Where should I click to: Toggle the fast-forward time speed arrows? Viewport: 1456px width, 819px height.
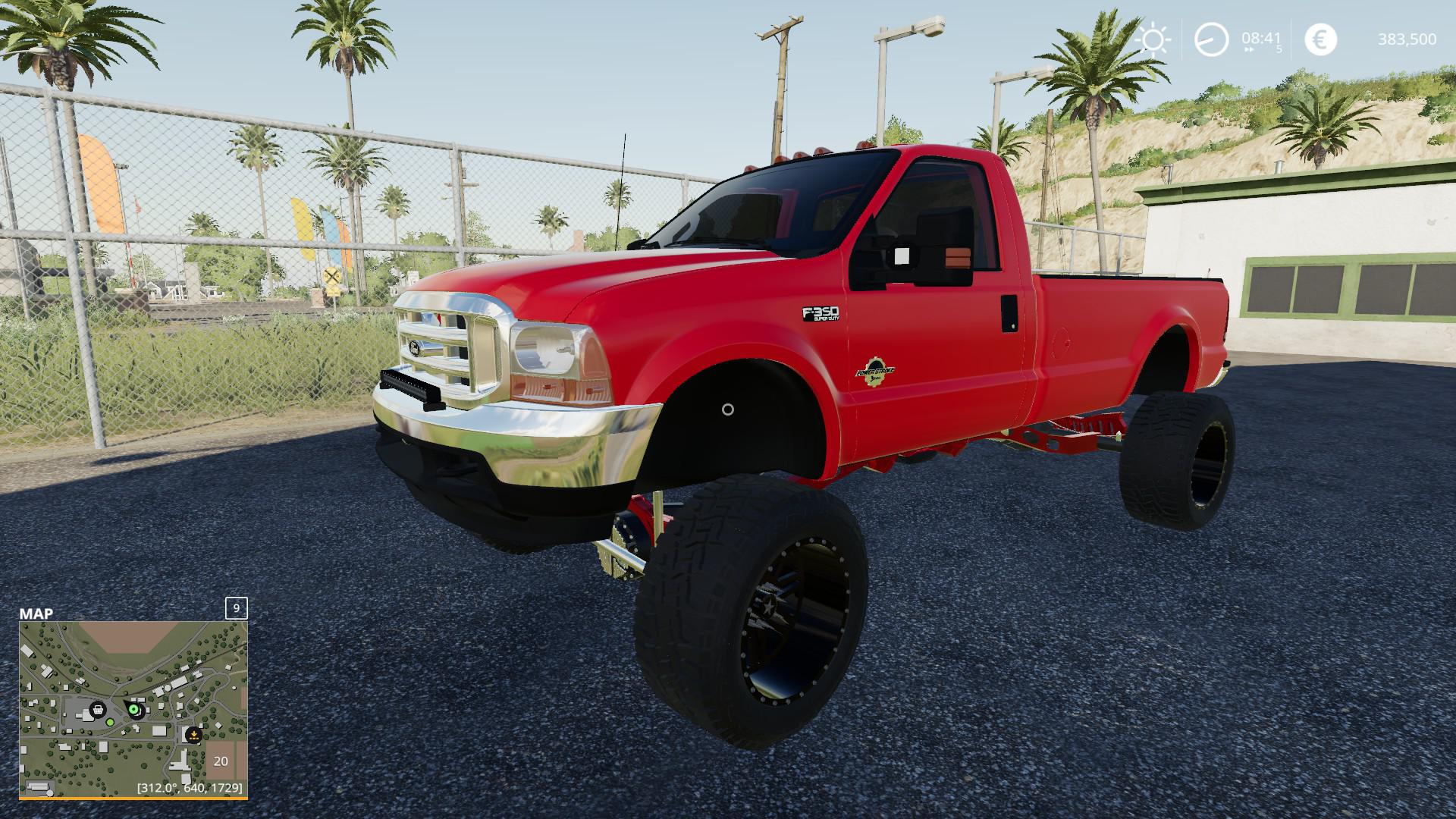coord(1248,50)
